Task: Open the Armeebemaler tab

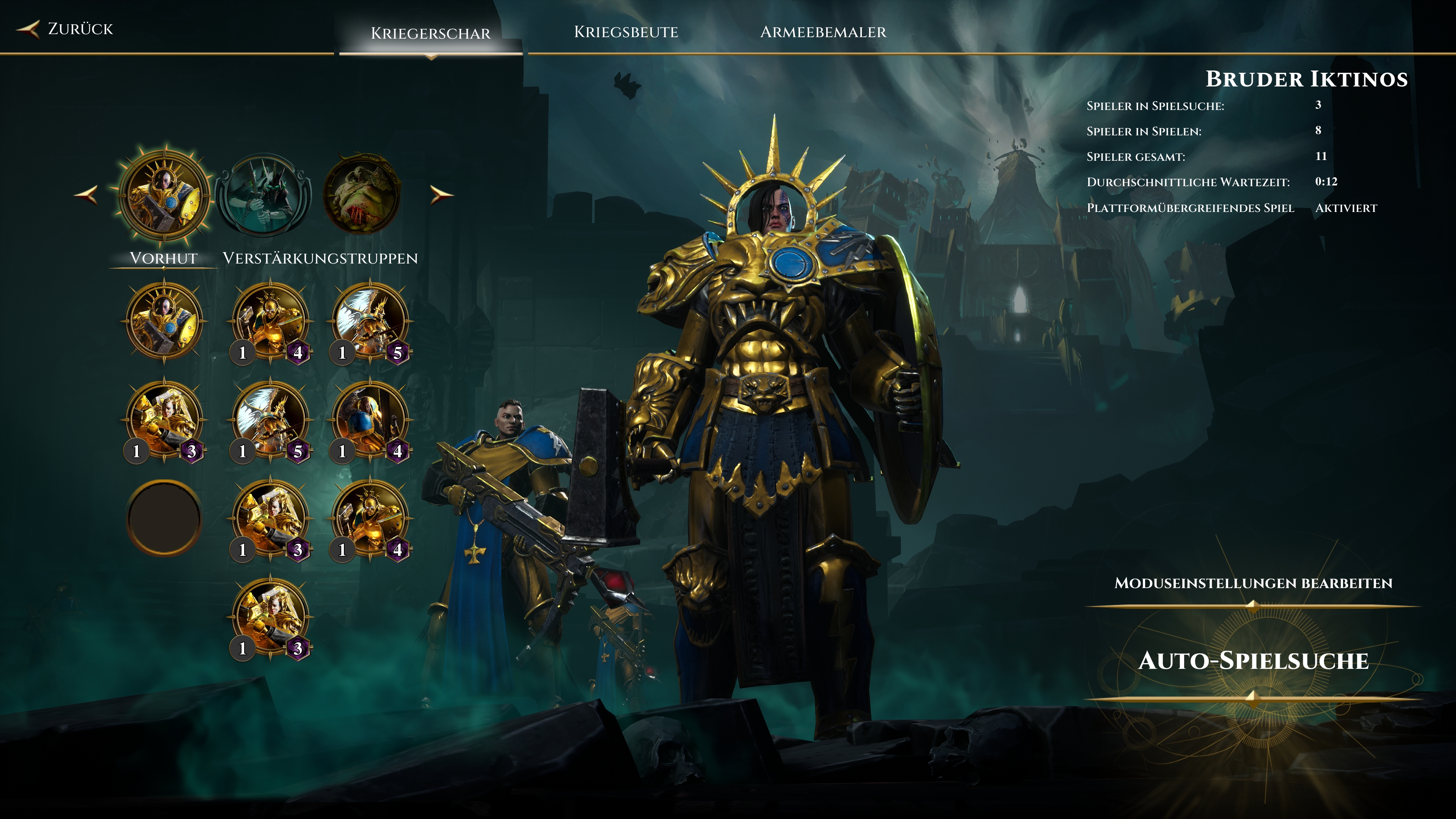Action: pyautogui.click(x=823, y=32)
